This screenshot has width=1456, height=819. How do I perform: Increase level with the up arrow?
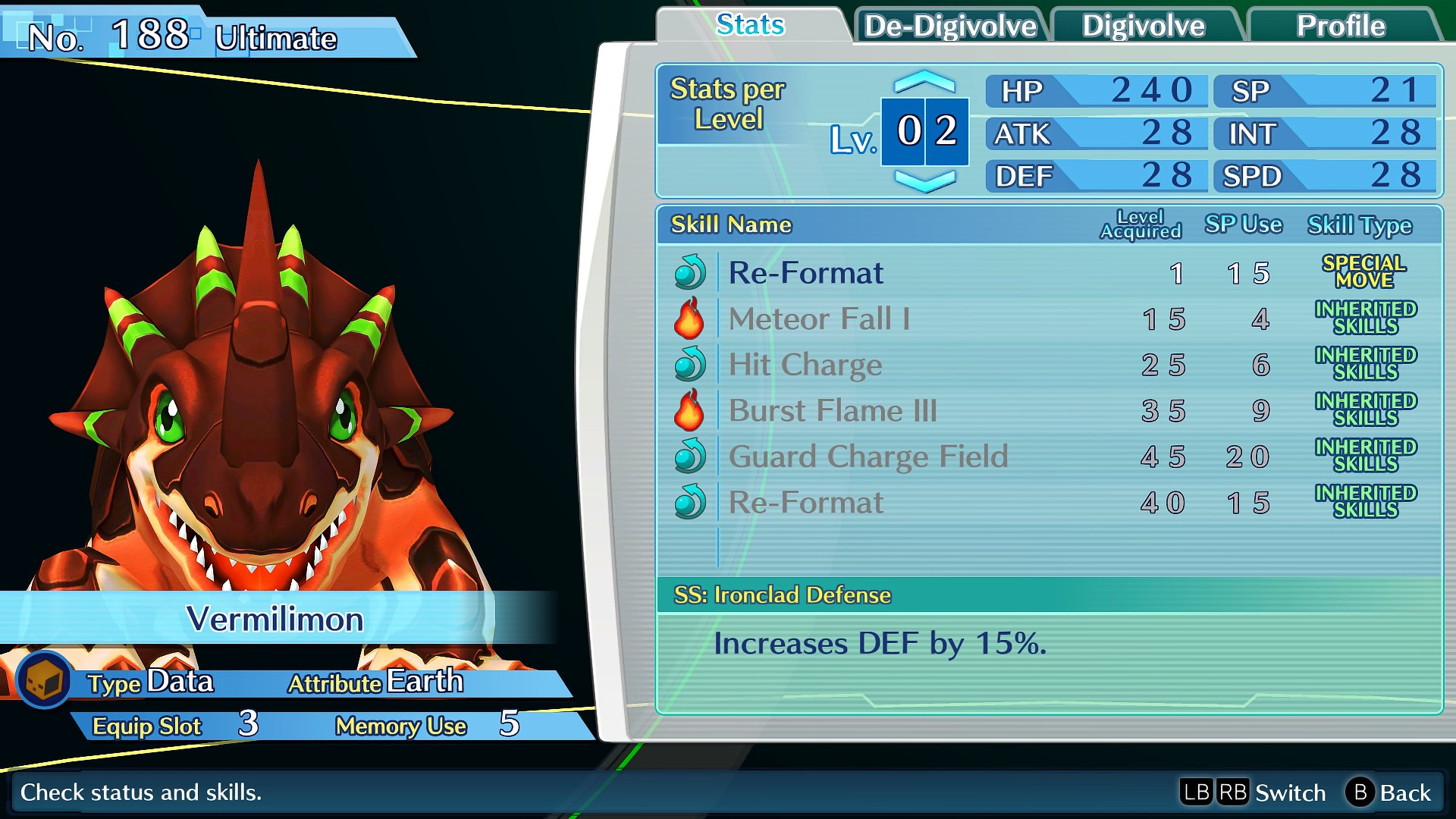(924, 81)
